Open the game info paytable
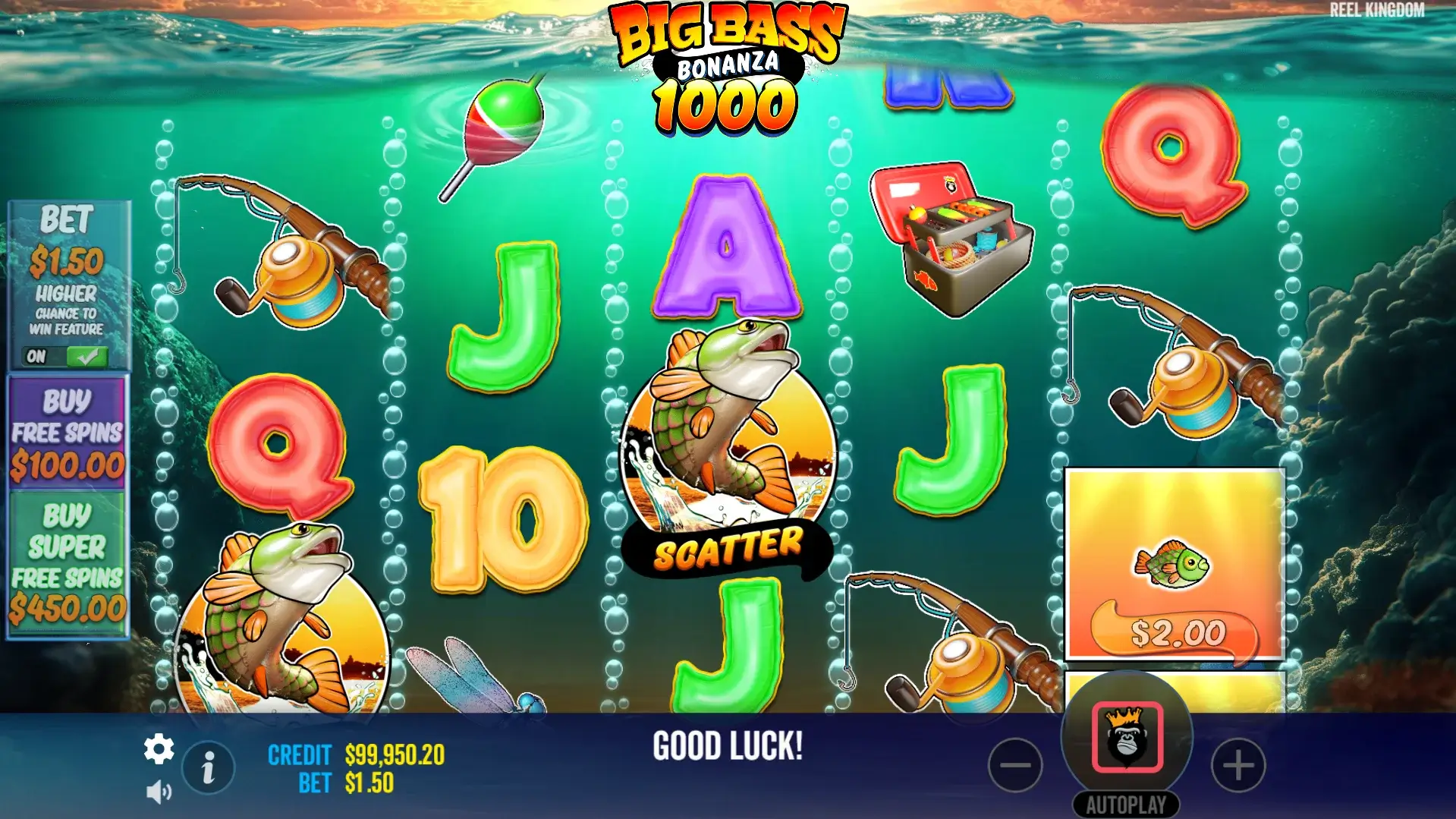Screen dimensions: 1456x819 click(208, 767)
